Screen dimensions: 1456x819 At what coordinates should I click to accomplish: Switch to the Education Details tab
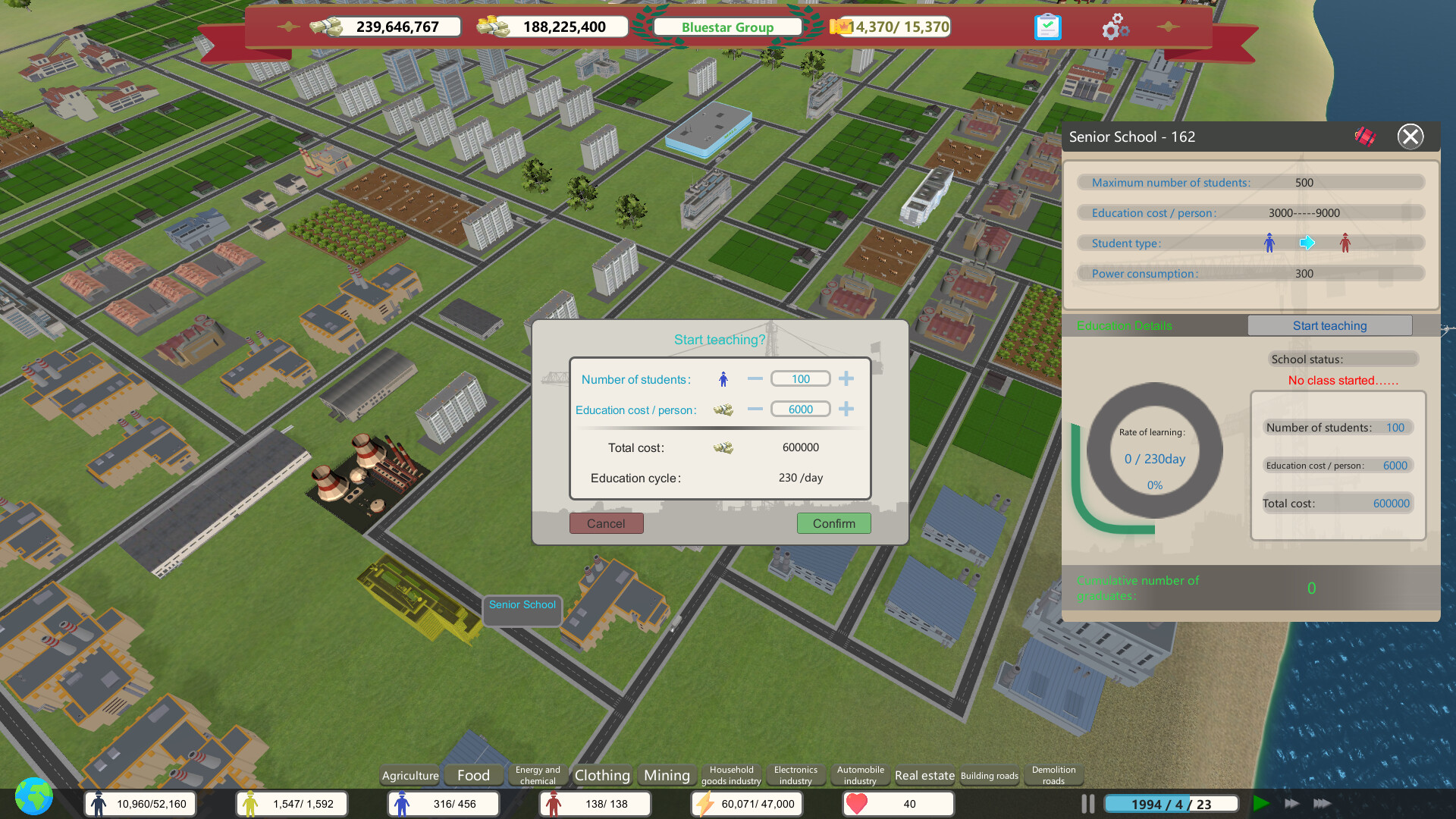pyautogui.click(x=1125, y=325)
